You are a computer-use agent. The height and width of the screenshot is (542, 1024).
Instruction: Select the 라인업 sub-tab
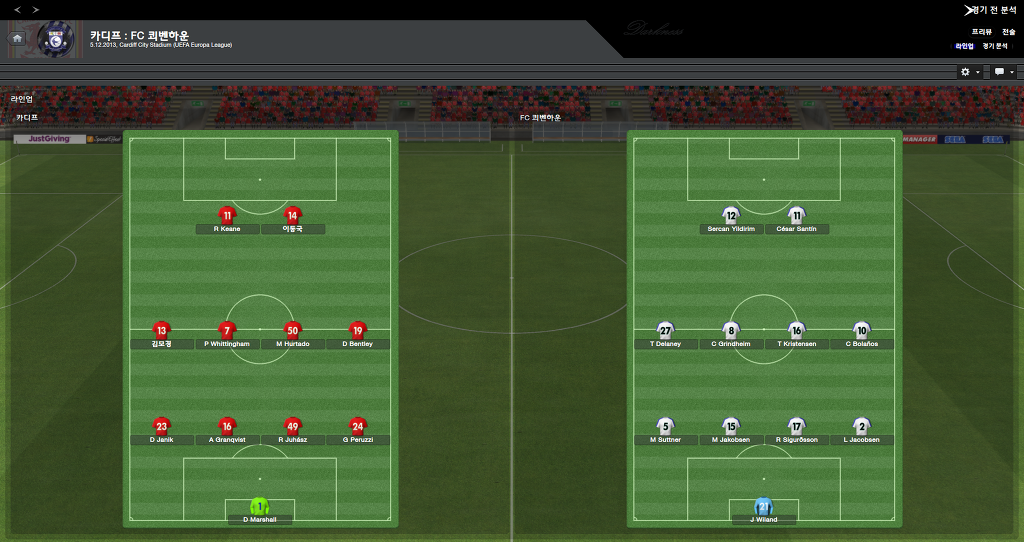click(964, 46)
